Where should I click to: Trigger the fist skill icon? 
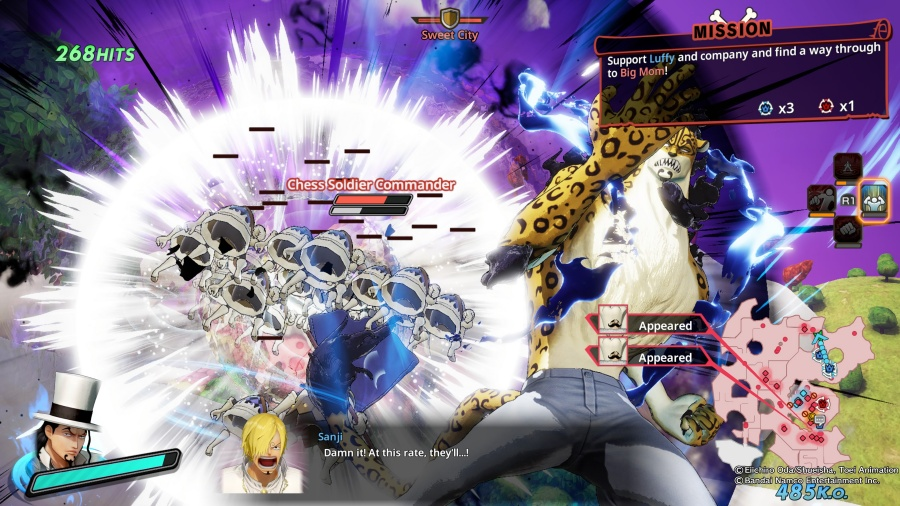click(848, 230)
